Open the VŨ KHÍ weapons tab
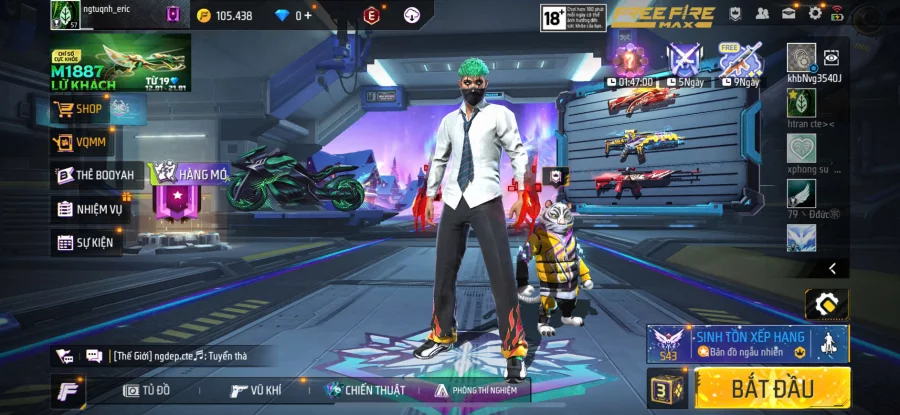 click(x=256, y=390)
